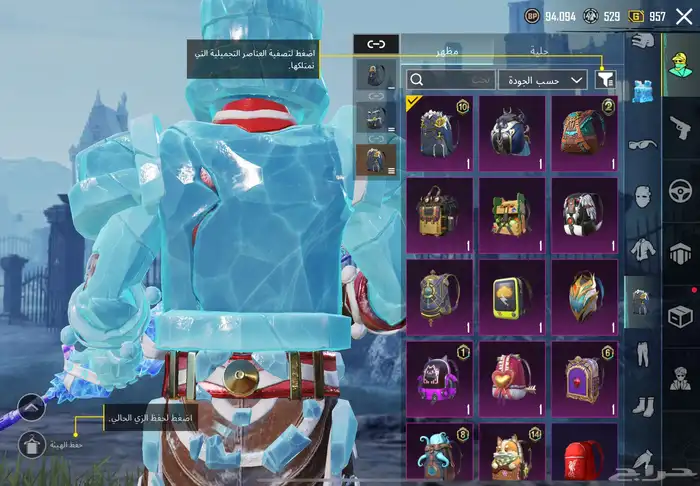Open the shoes clothing category
The width and height of the screenshot is (700, 486).
pyautogui.click(x=641, y=409)
